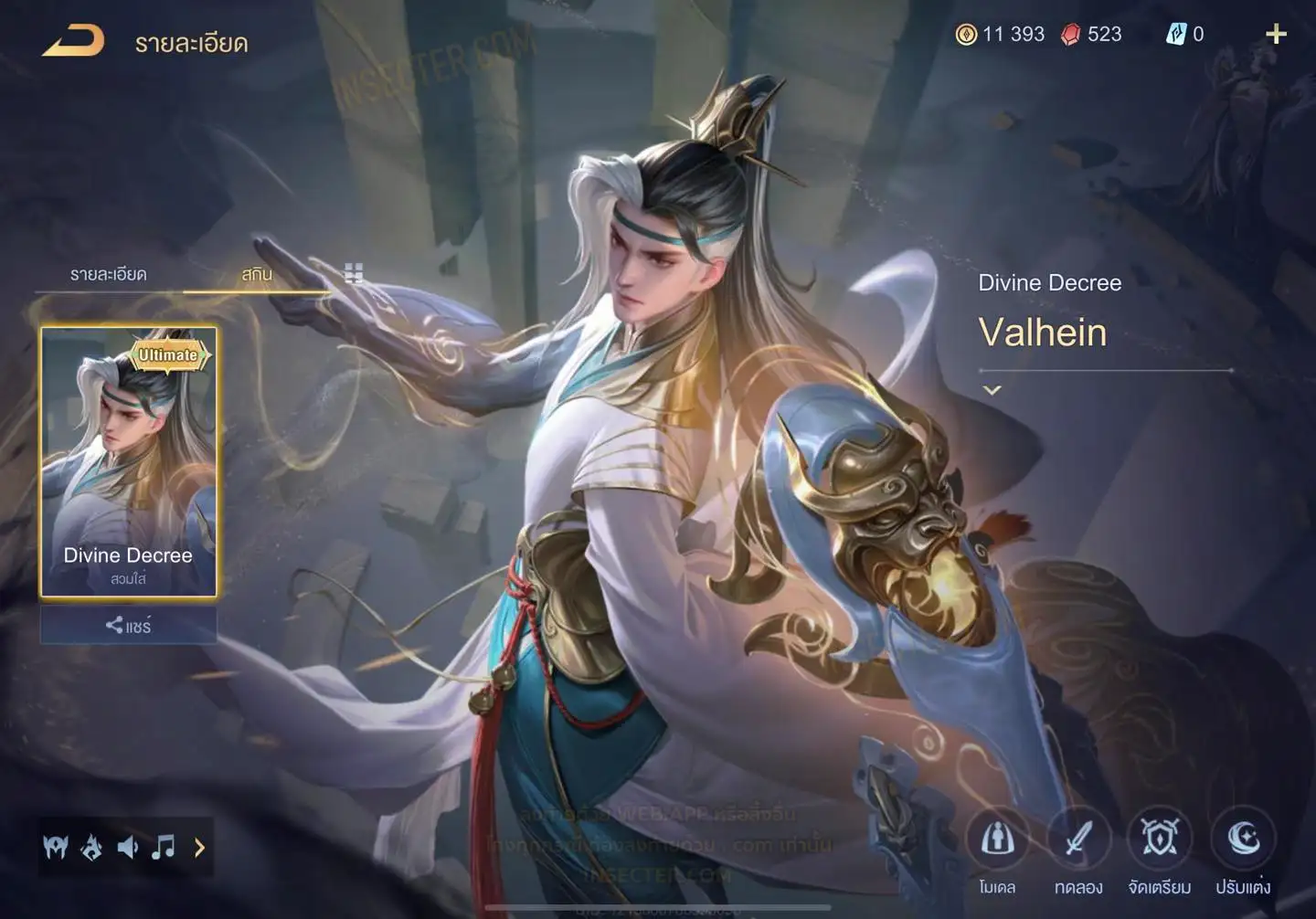1316x919 pixels.
Task: Share the skin with แชร์ button
Action: pos(128,626)
